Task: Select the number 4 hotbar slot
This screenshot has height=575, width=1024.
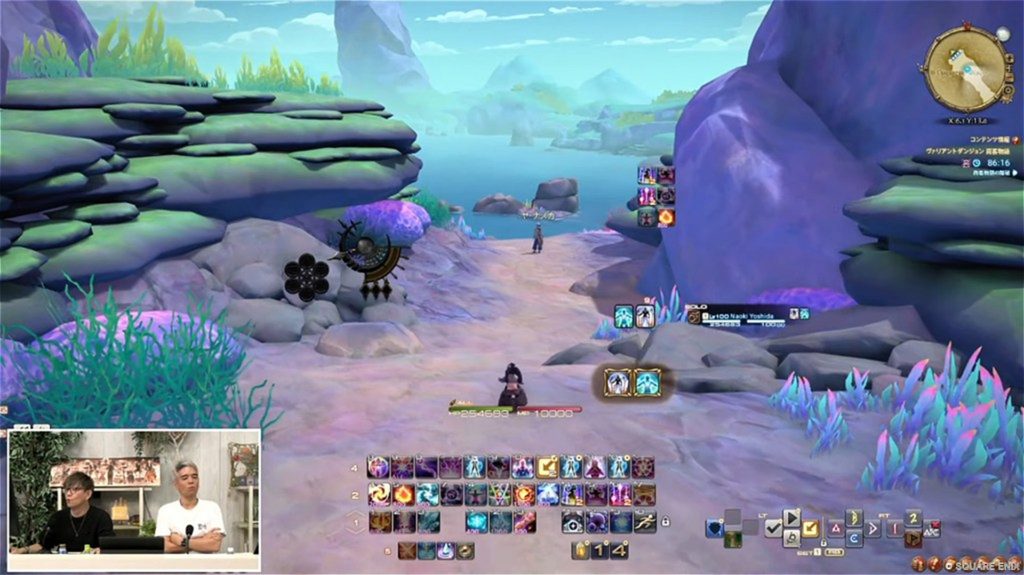Action: [x=621, y=550]
